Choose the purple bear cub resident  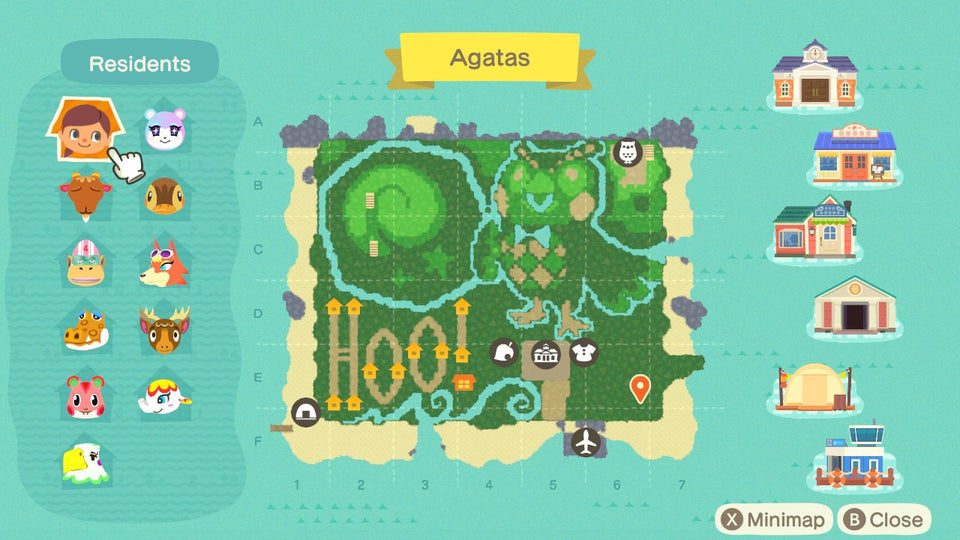pos(163,130)
